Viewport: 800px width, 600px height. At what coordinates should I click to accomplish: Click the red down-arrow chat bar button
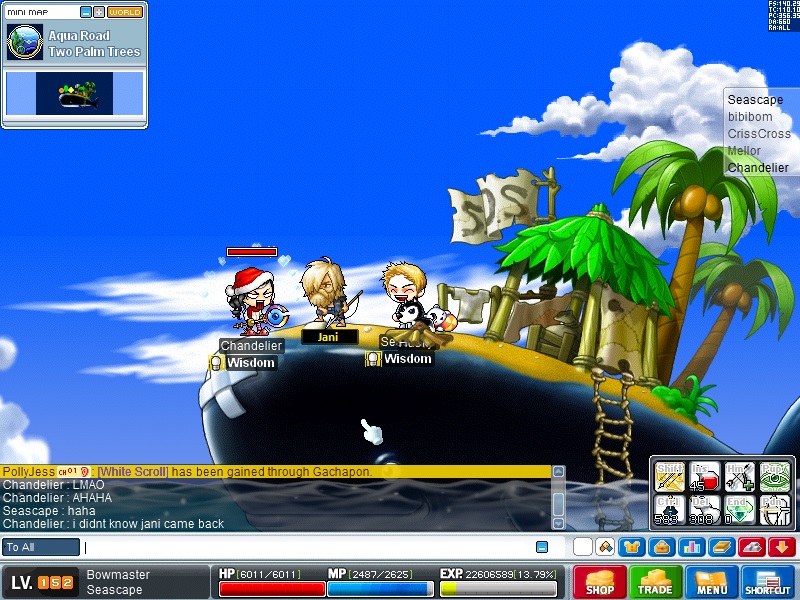pos(782,547)
